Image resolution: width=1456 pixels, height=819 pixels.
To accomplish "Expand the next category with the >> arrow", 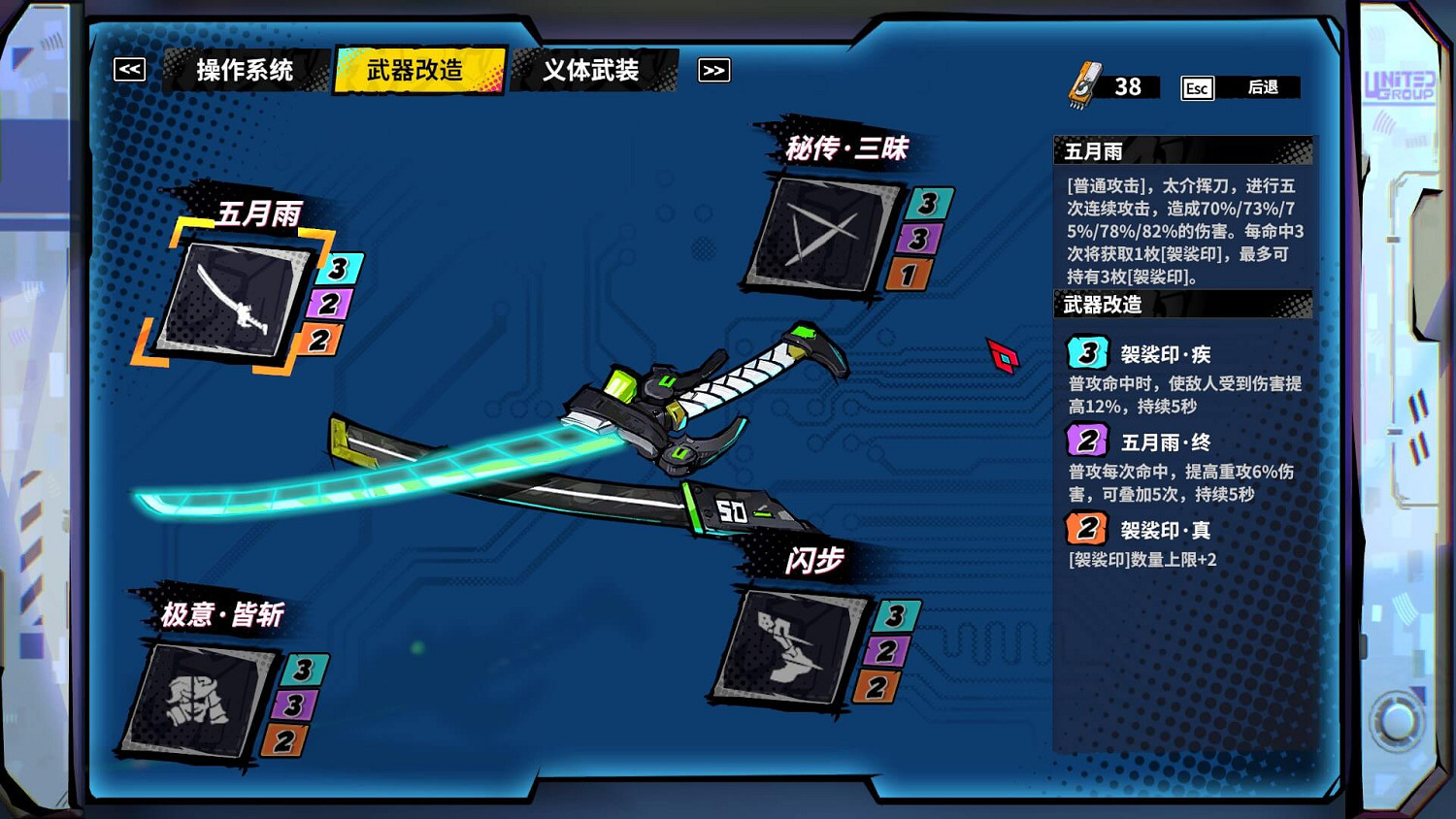I will coord(714,70).
